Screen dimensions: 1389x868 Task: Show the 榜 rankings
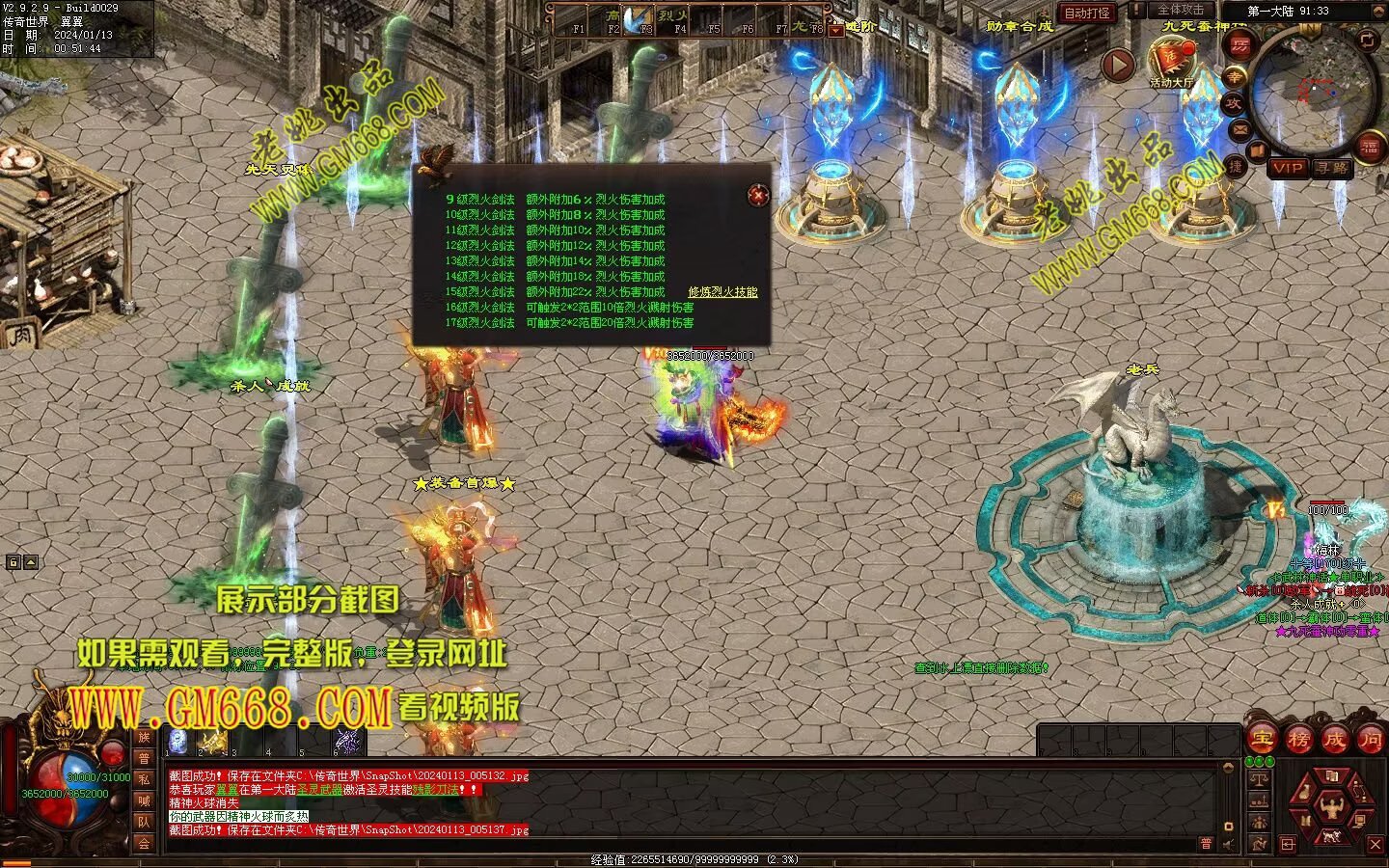1298,740
